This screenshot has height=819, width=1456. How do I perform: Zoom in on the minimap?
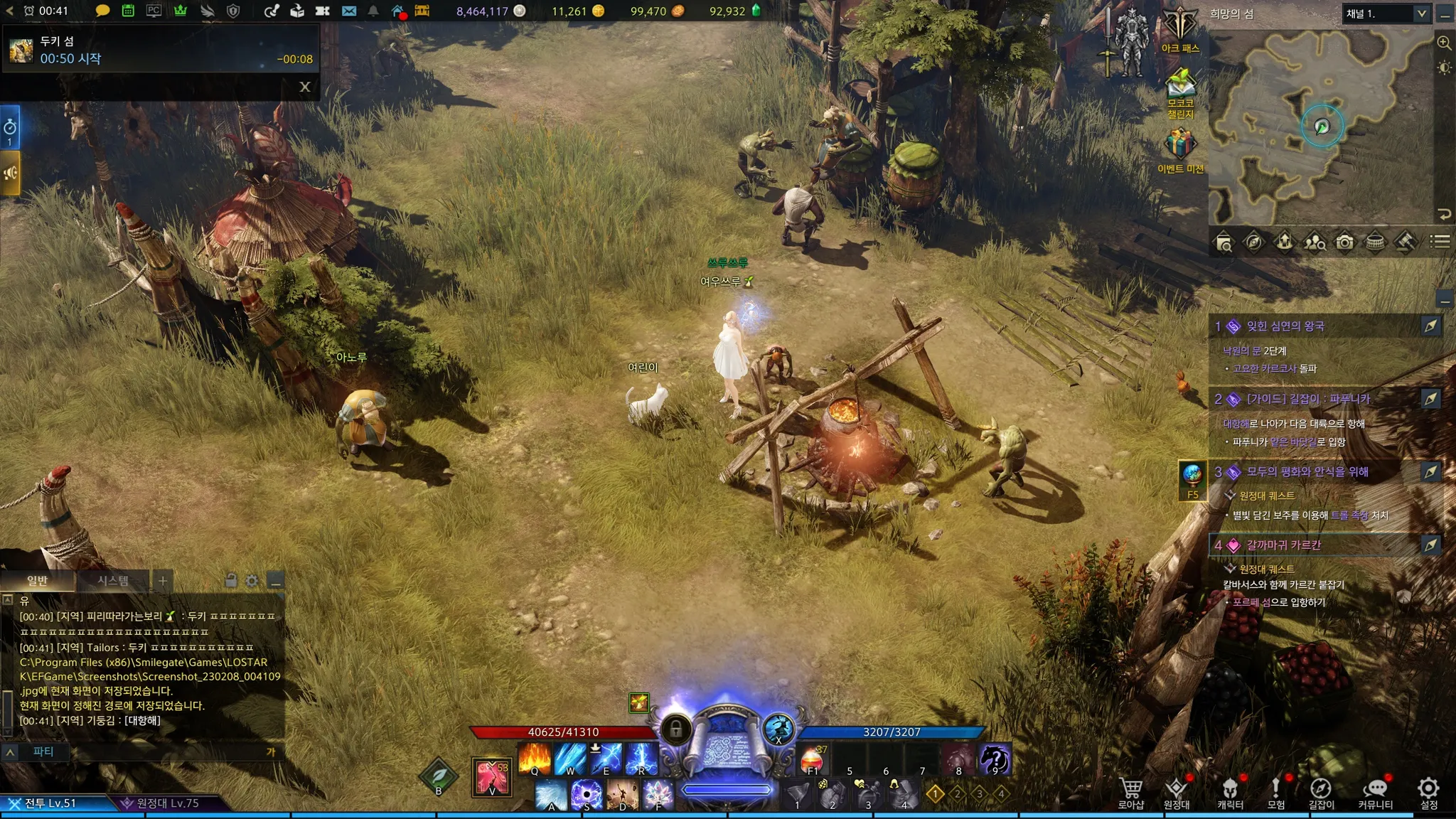[1444, 43]
